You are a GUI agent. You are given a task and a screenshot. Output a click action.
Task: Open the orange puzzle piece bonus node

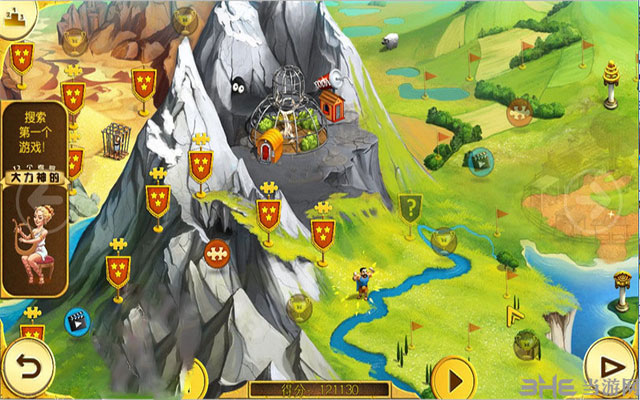click(216, 253)
